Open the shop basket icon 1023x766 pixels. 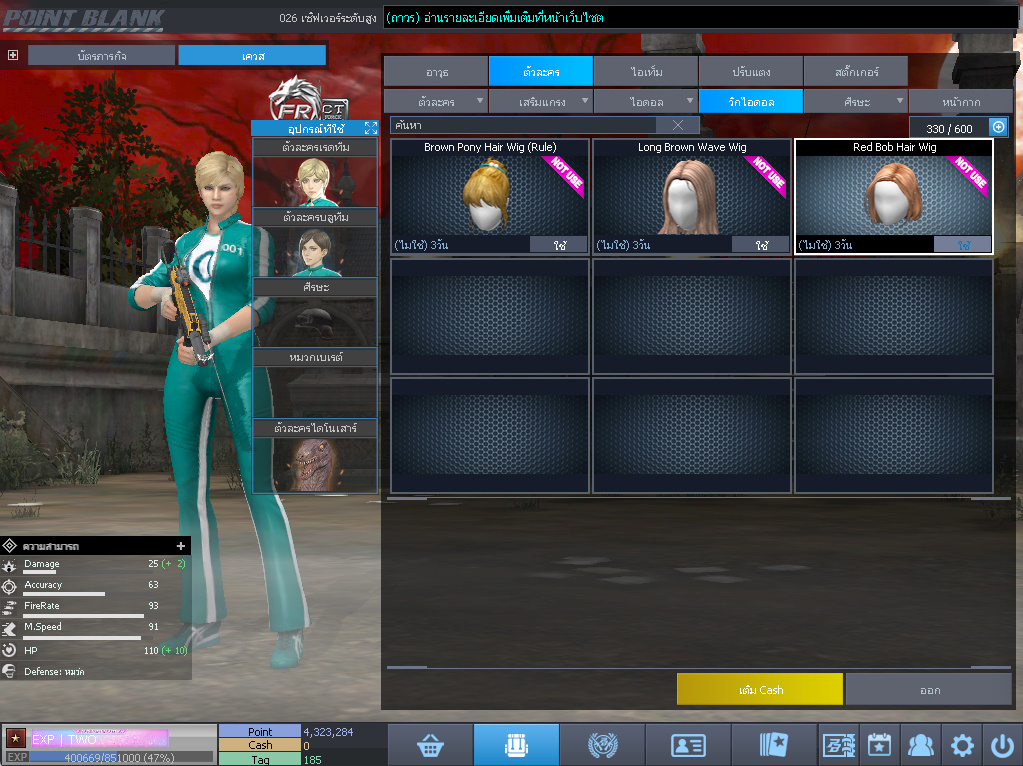pyautogui.click(x=430, y=745)
